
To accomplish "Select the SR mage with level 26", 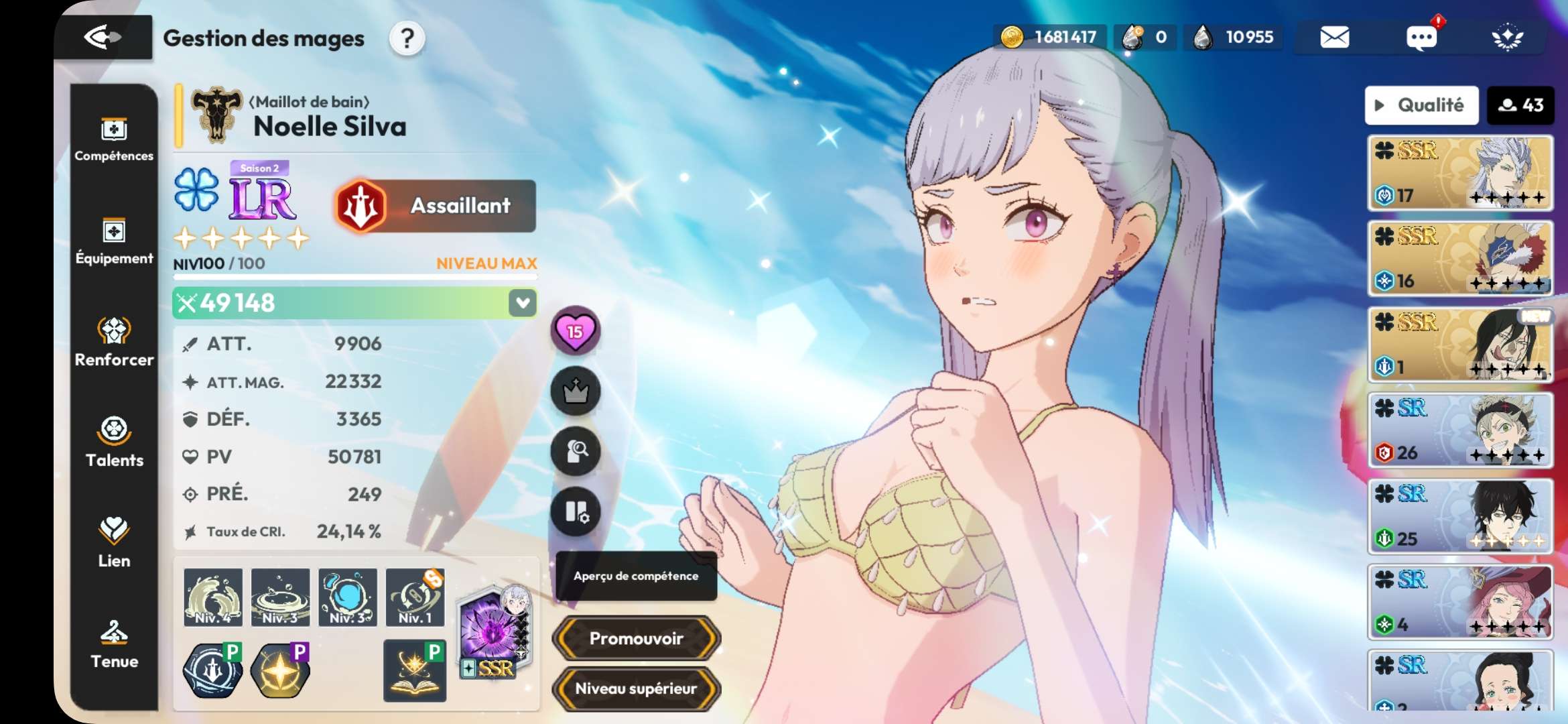I will click(1460, 430).
